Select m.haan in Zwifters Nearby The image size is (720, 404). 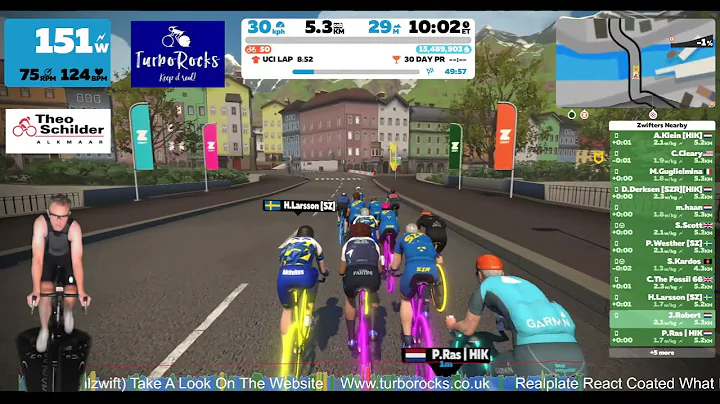(x=662, y=211)
